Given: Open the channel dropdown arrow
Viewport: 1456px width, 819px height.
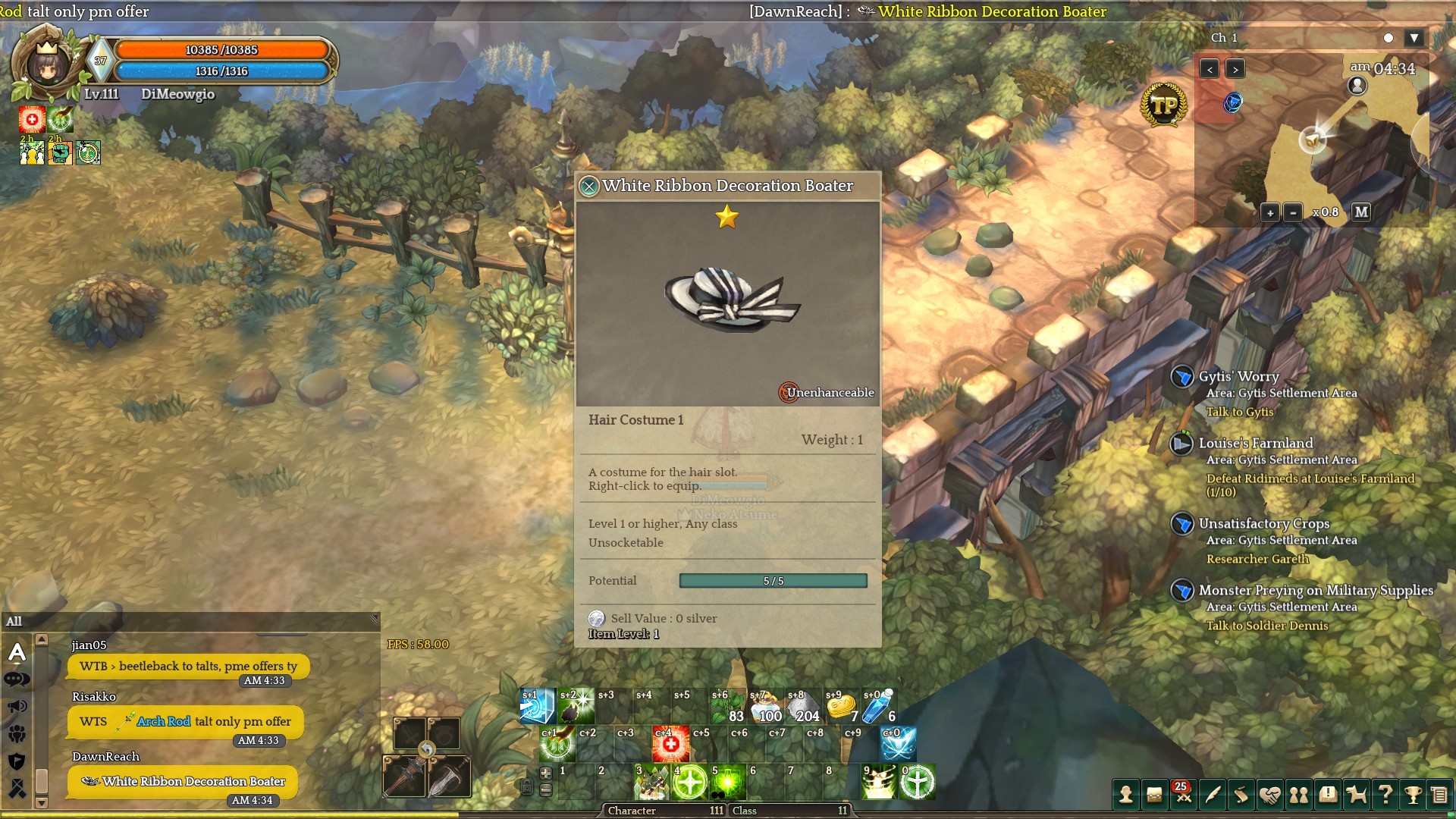Looking at the screenshot, I should (x=1414, y=38).
